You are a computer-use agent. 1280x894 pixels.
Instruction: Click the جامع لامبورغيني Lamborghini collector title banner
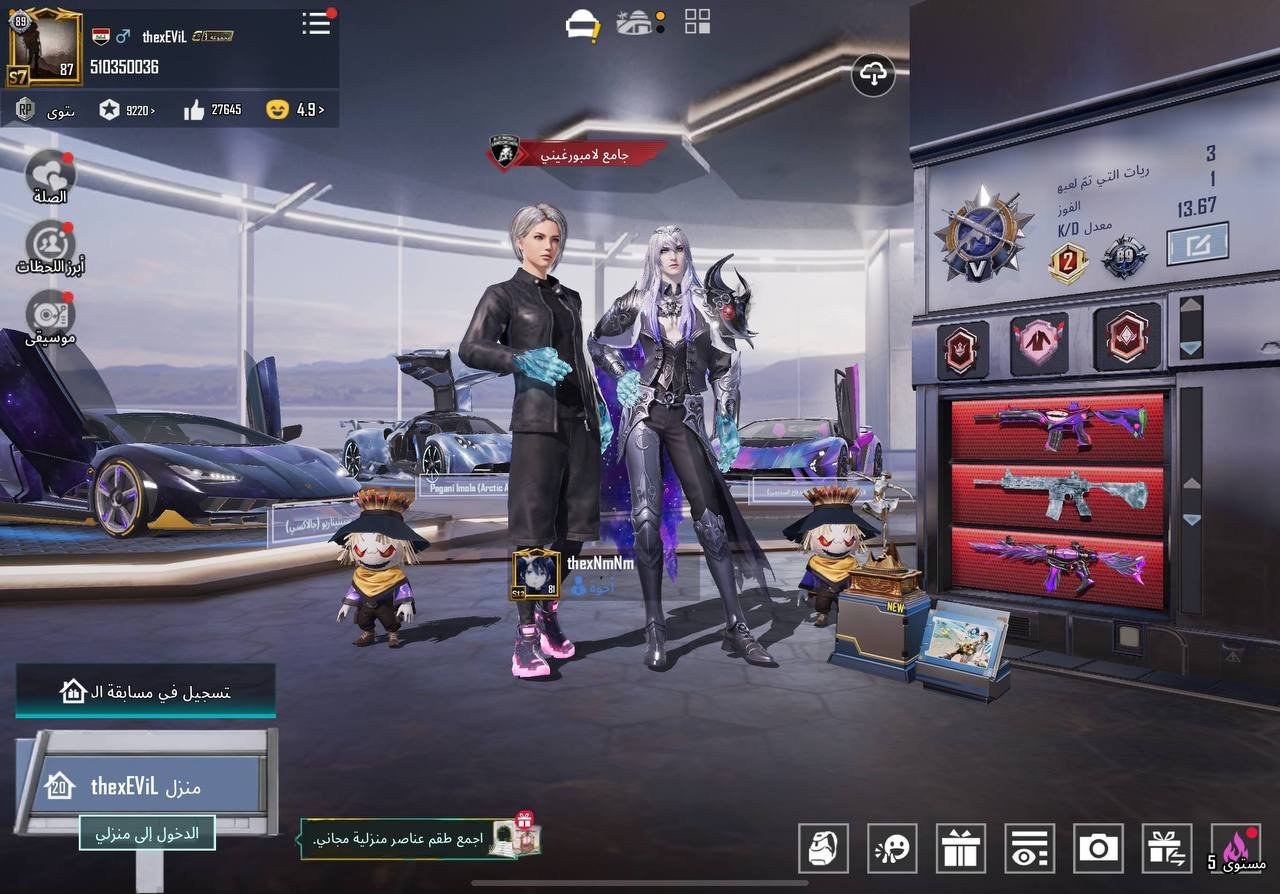[580, 154]
